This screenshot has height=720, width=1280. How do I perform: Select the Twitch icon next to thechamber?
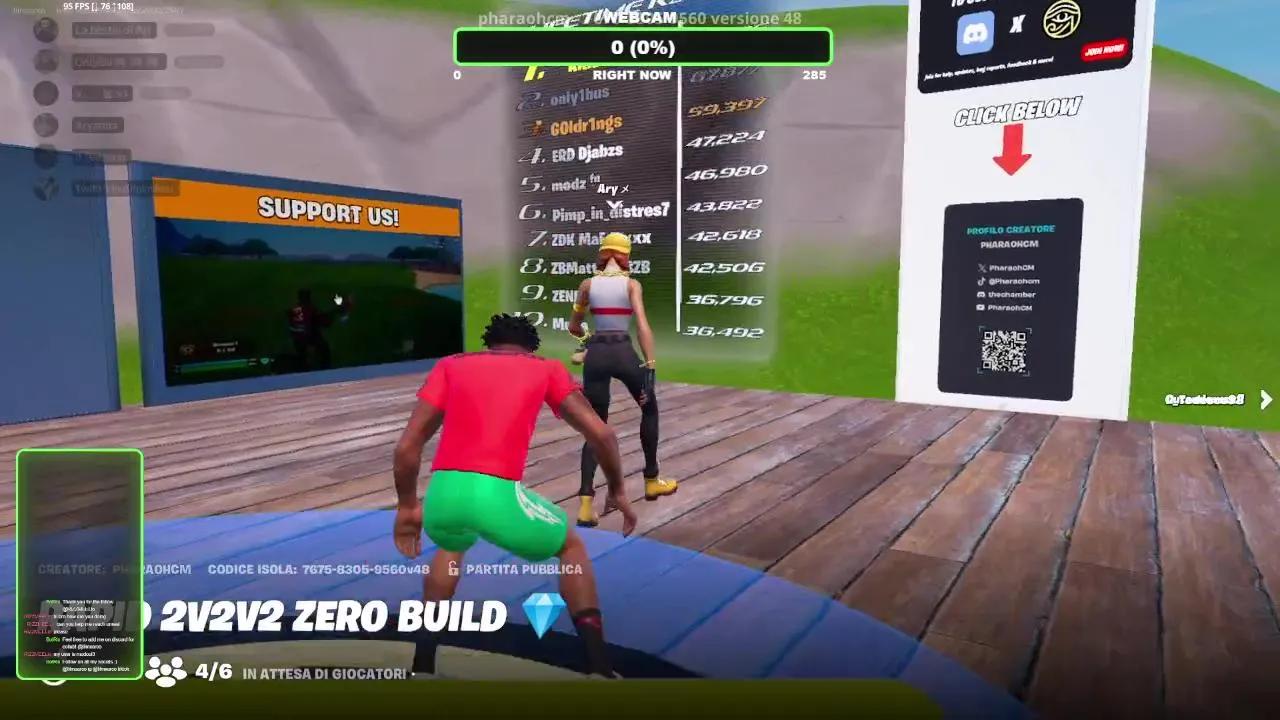[983, 294]
